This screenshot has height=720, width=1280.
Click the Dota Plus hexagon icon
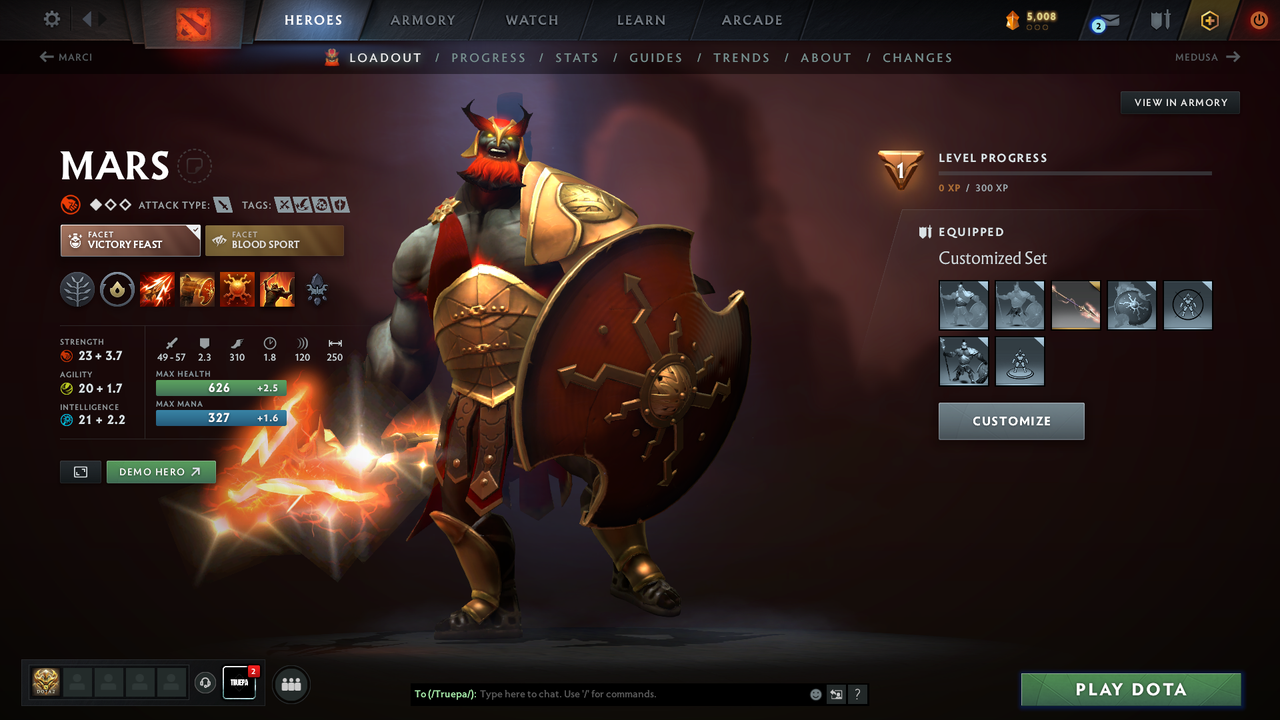(1209, 20)
